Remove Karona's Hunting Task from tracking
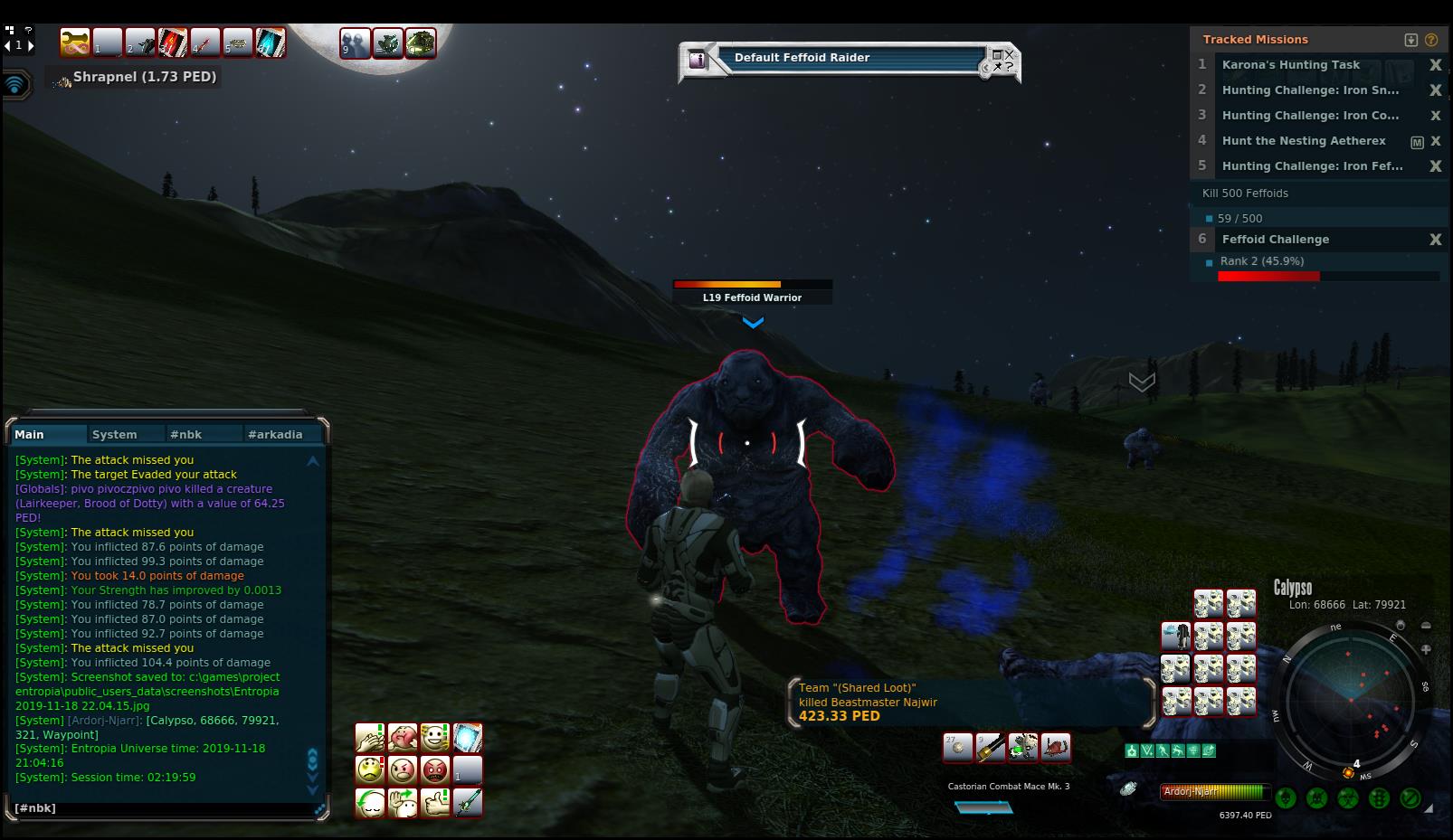 tap(1435, 65)
